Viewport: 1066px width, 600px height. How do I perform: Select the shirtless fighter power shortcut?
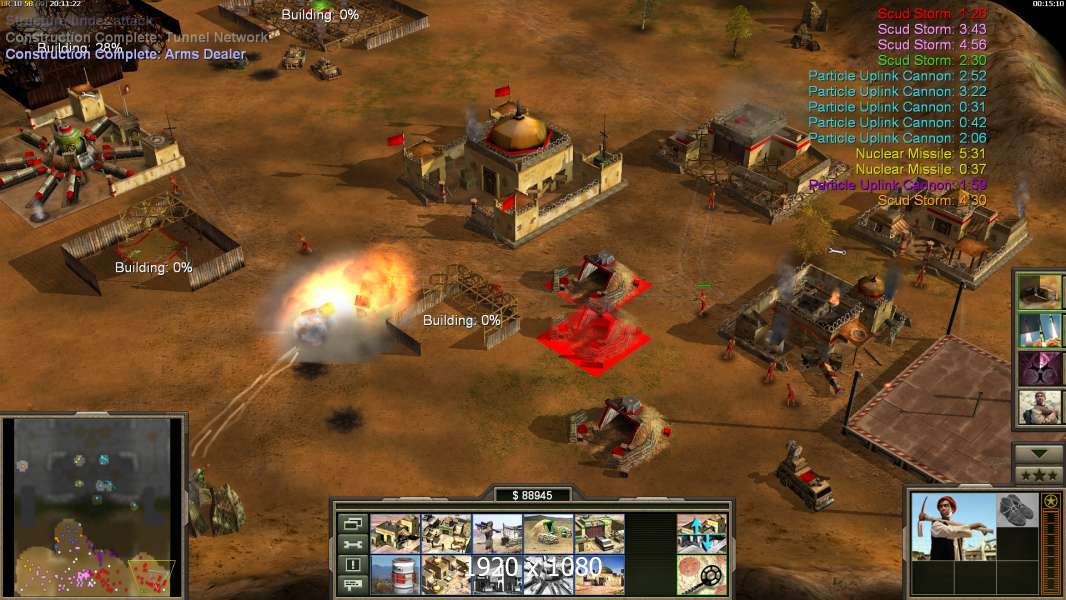1039,408
